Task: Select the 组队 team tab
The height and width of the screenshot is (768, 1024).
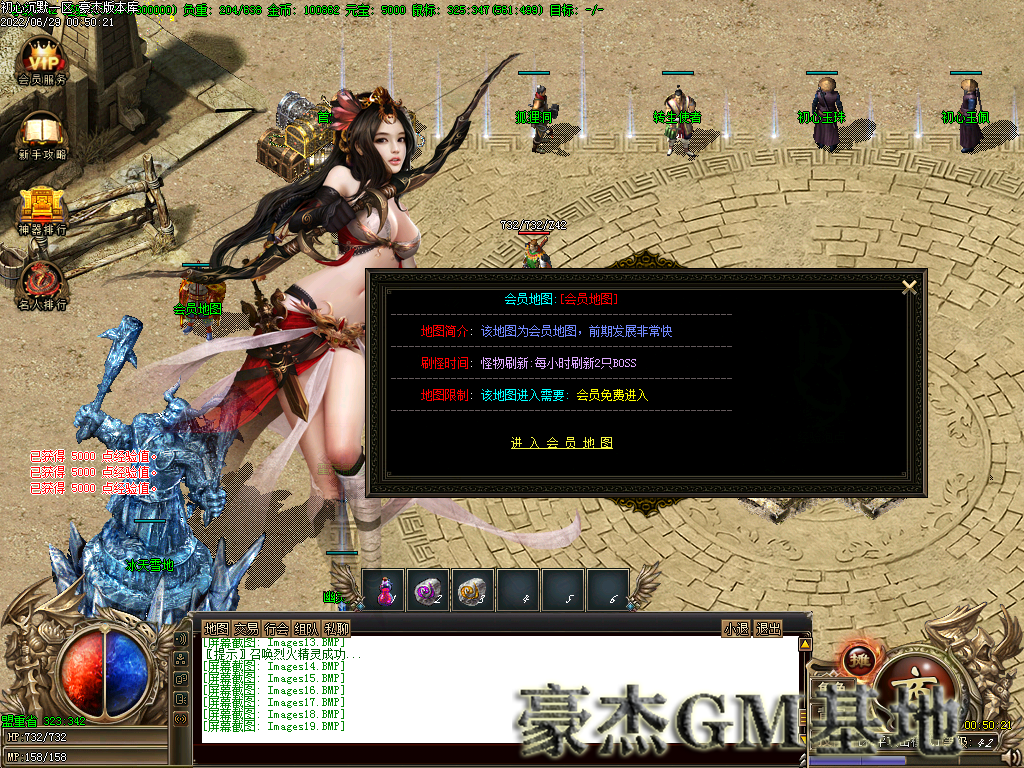Action: 307,628
